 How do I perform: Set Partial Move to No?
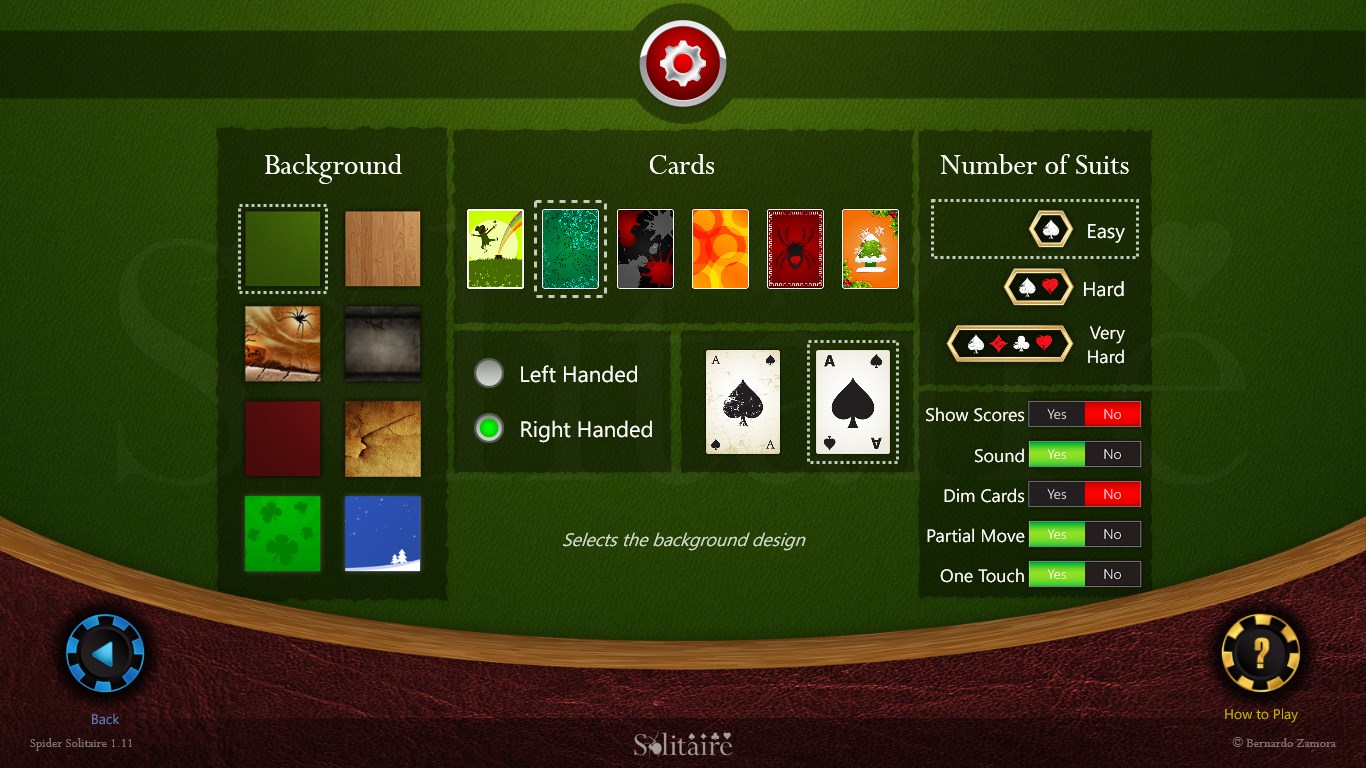click(1113, 533)
